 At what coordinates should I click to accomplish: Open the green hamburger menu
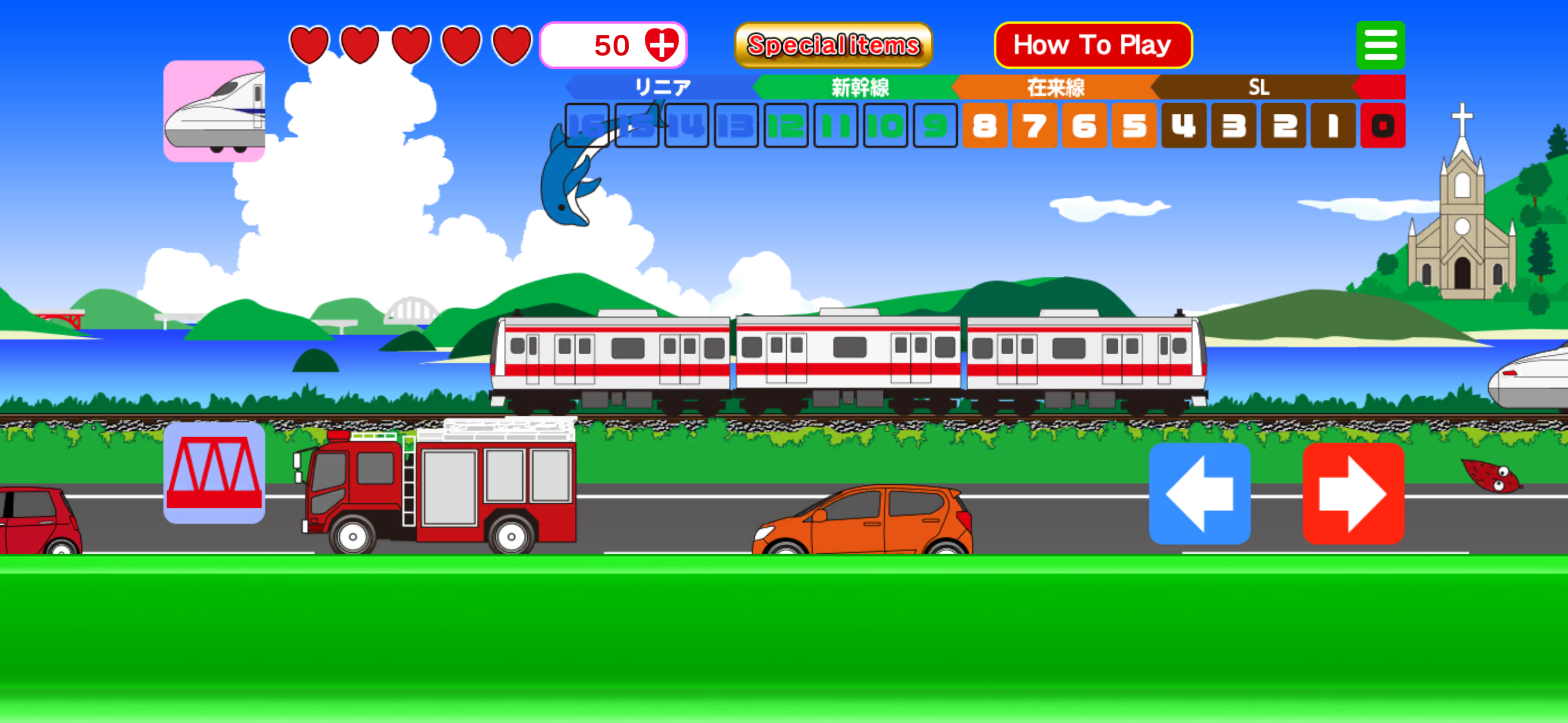[x=1381, y=44]
